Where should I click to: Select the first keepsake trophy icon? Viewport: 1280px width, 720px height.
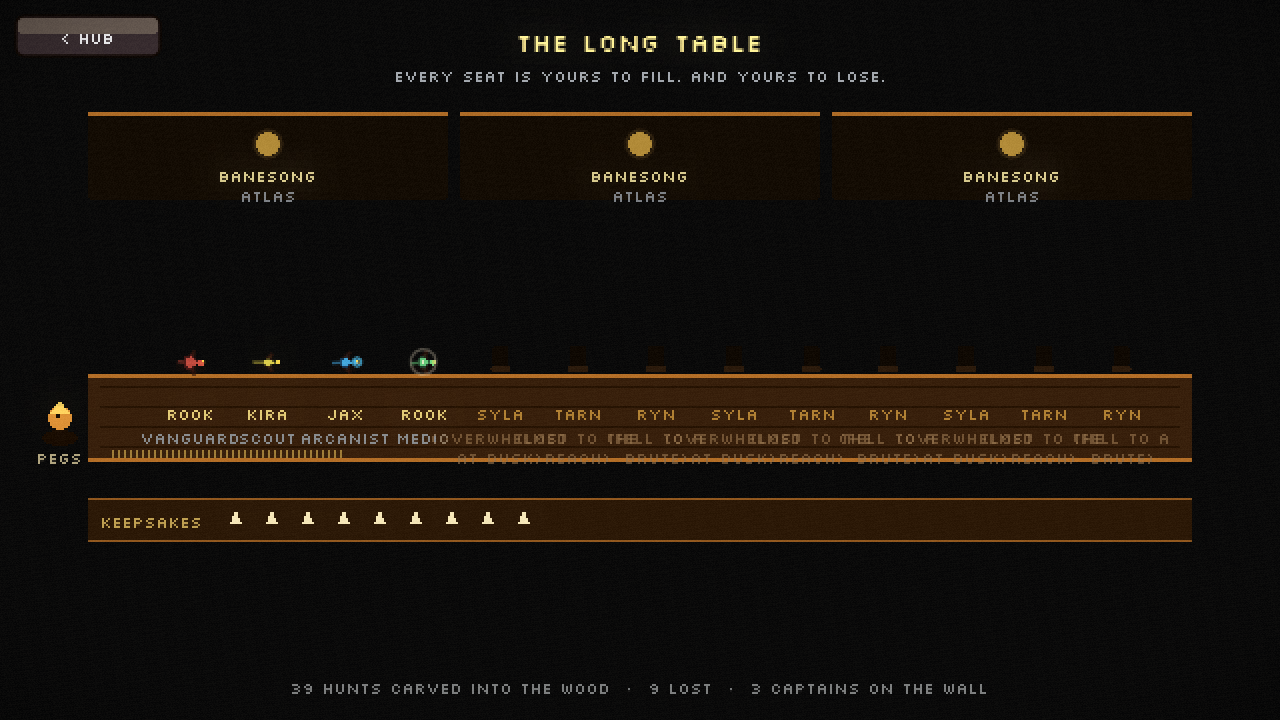pos(237,518)
